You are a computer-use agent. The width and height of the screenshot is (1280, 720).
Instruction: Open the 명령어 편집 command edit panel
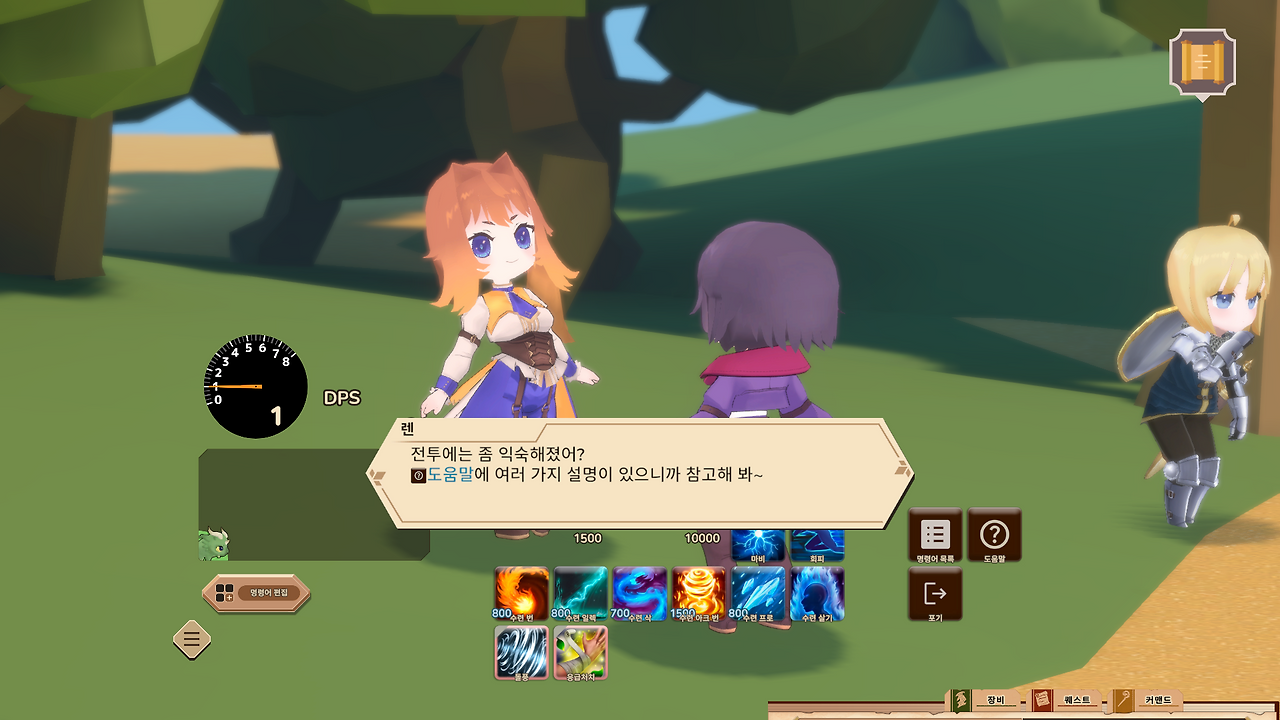(257, 592)
